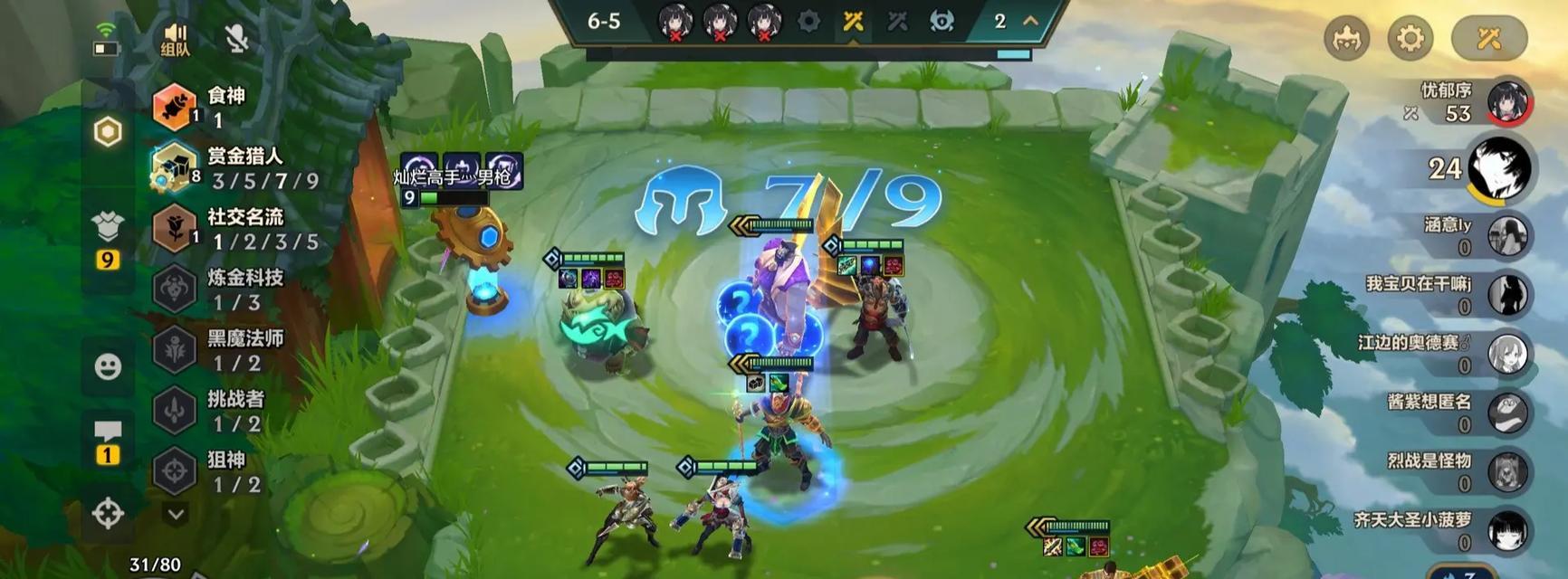Expand the stage tracker up arrow
This screenshot has width=1568, height=579.
1030,21
